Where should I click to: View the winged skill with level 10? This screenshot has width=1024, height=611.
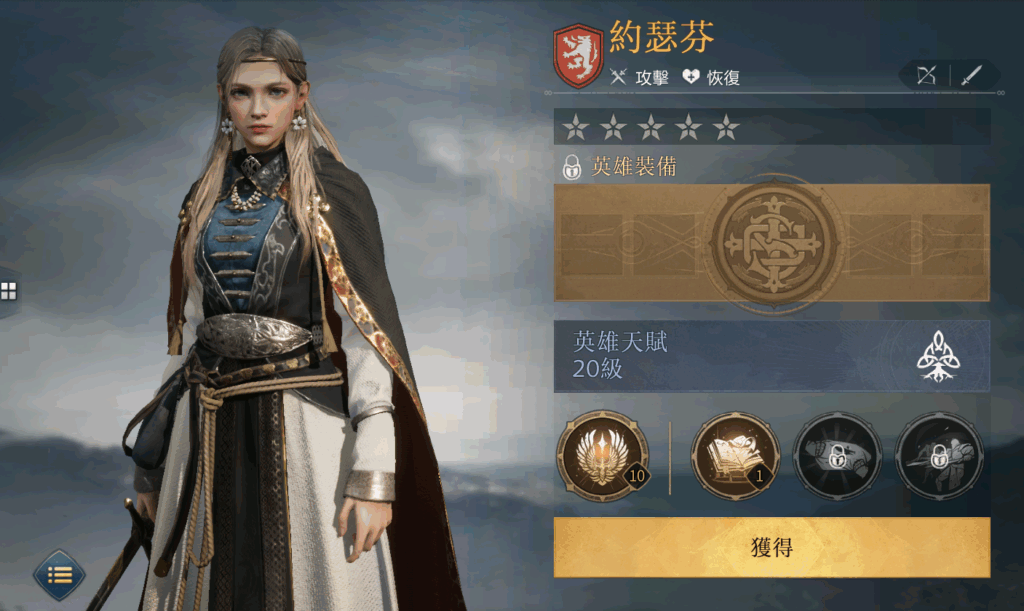602,455
